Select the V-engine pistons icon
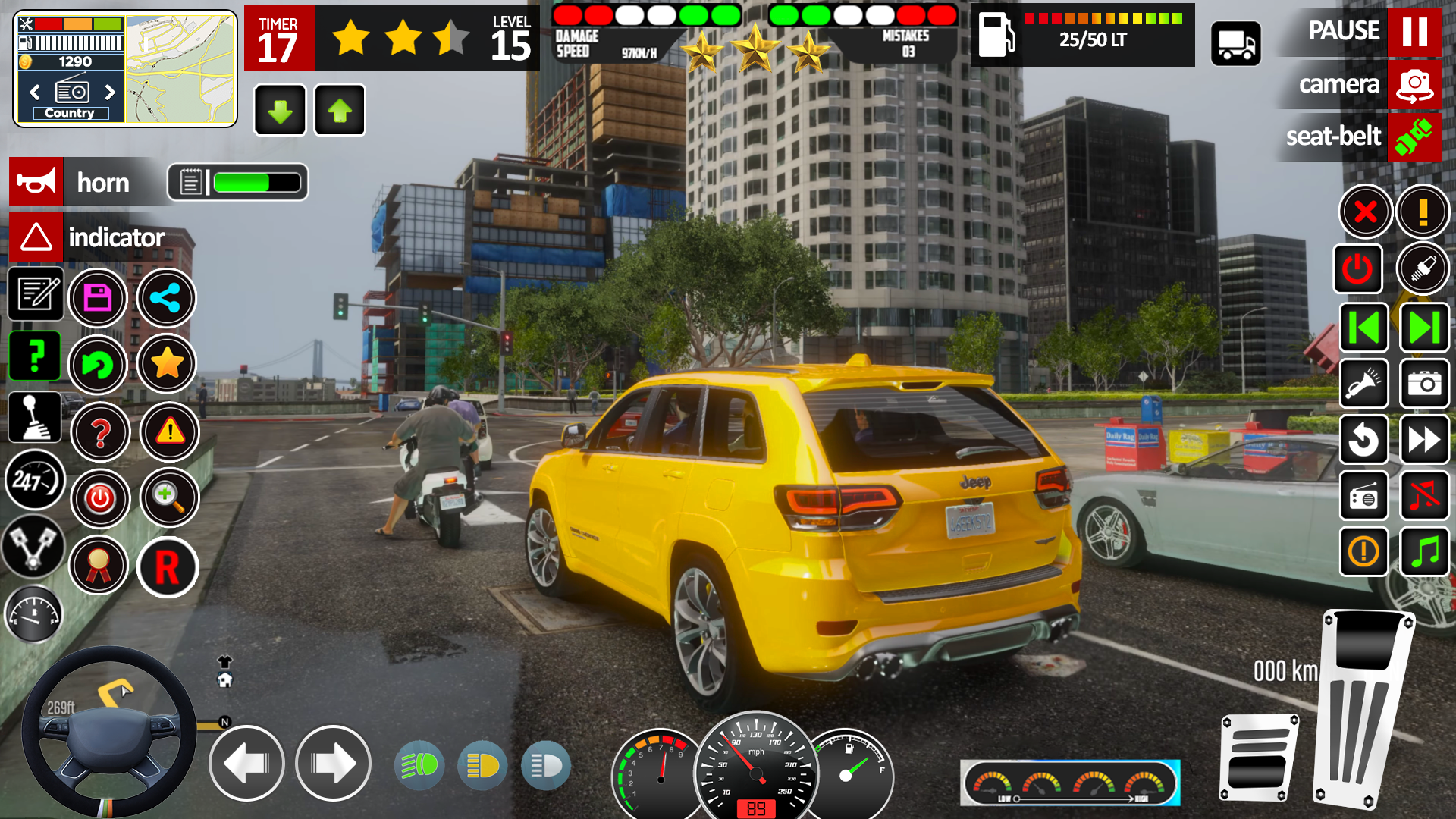Viewport: 1456px width, 819px height. [x=34, y=548]
